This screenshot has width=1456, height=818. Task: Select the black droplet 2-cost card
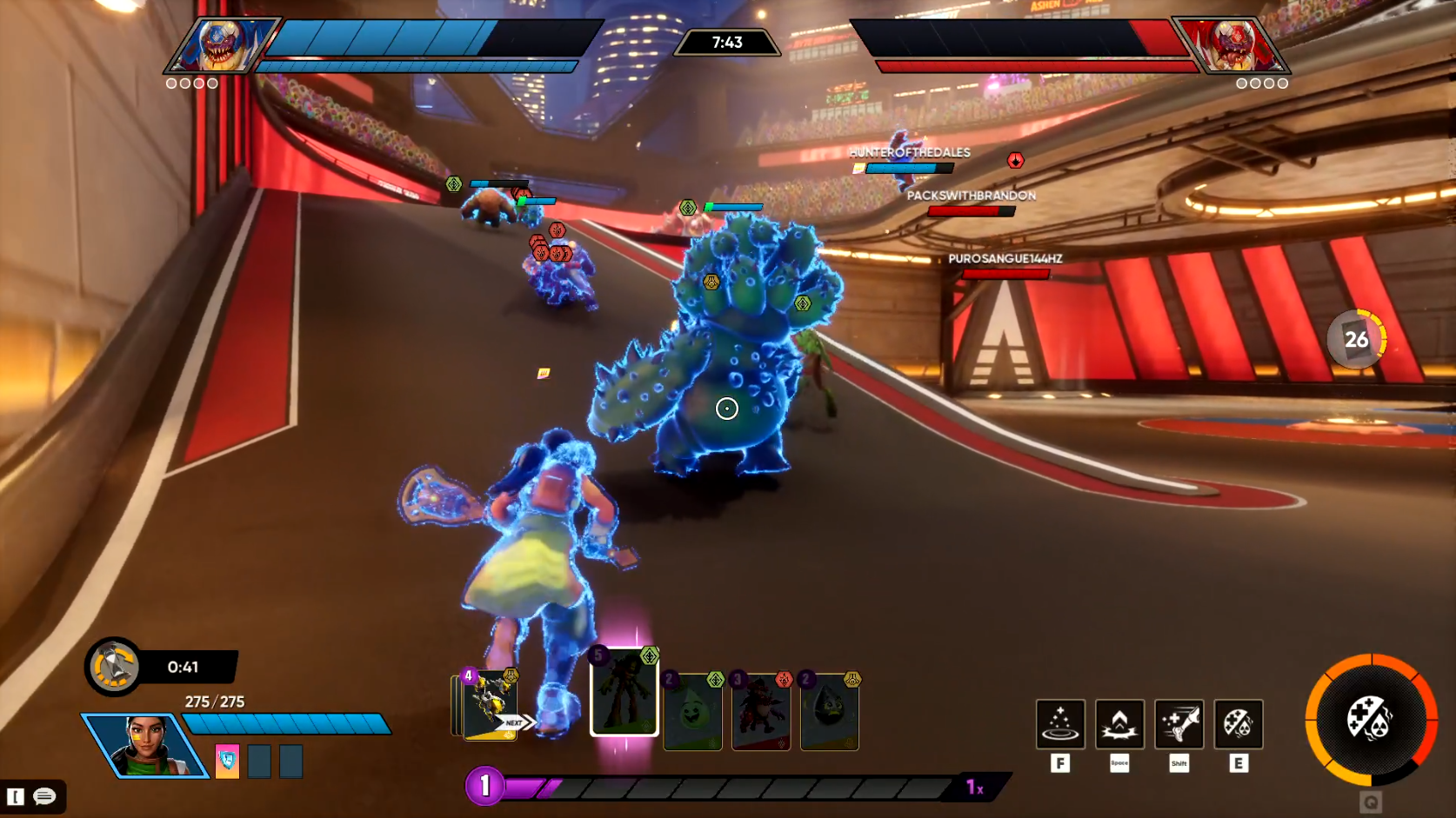(829, 711)
